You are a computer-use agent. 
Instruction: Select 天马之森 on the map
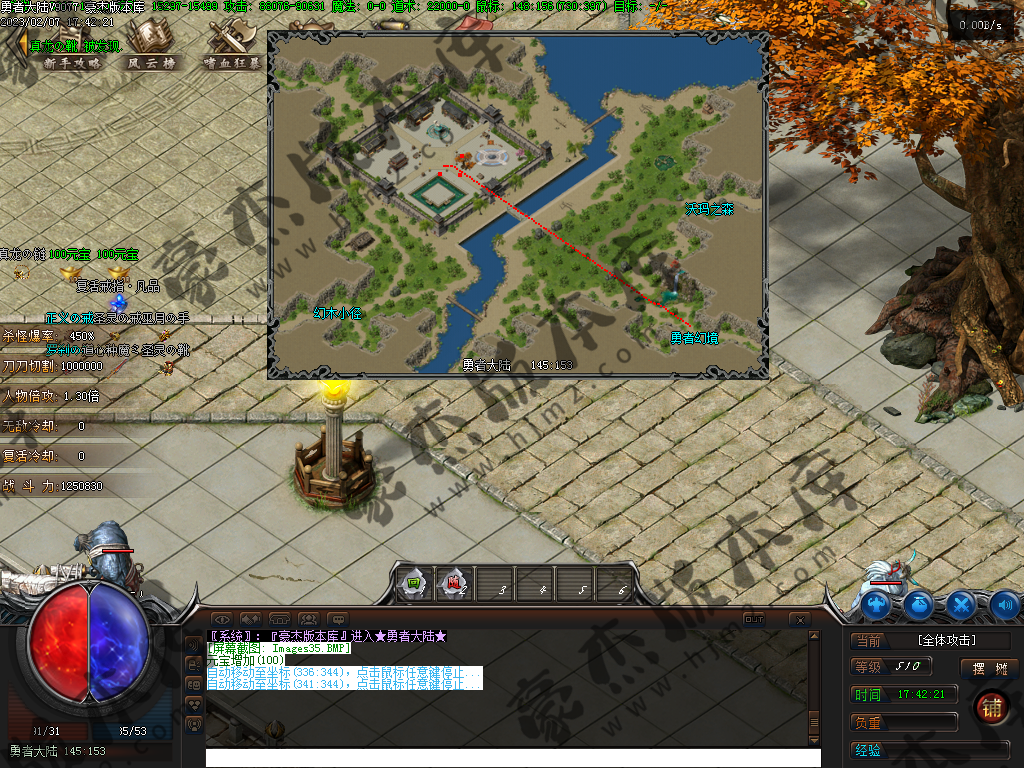tap(710, 209)
